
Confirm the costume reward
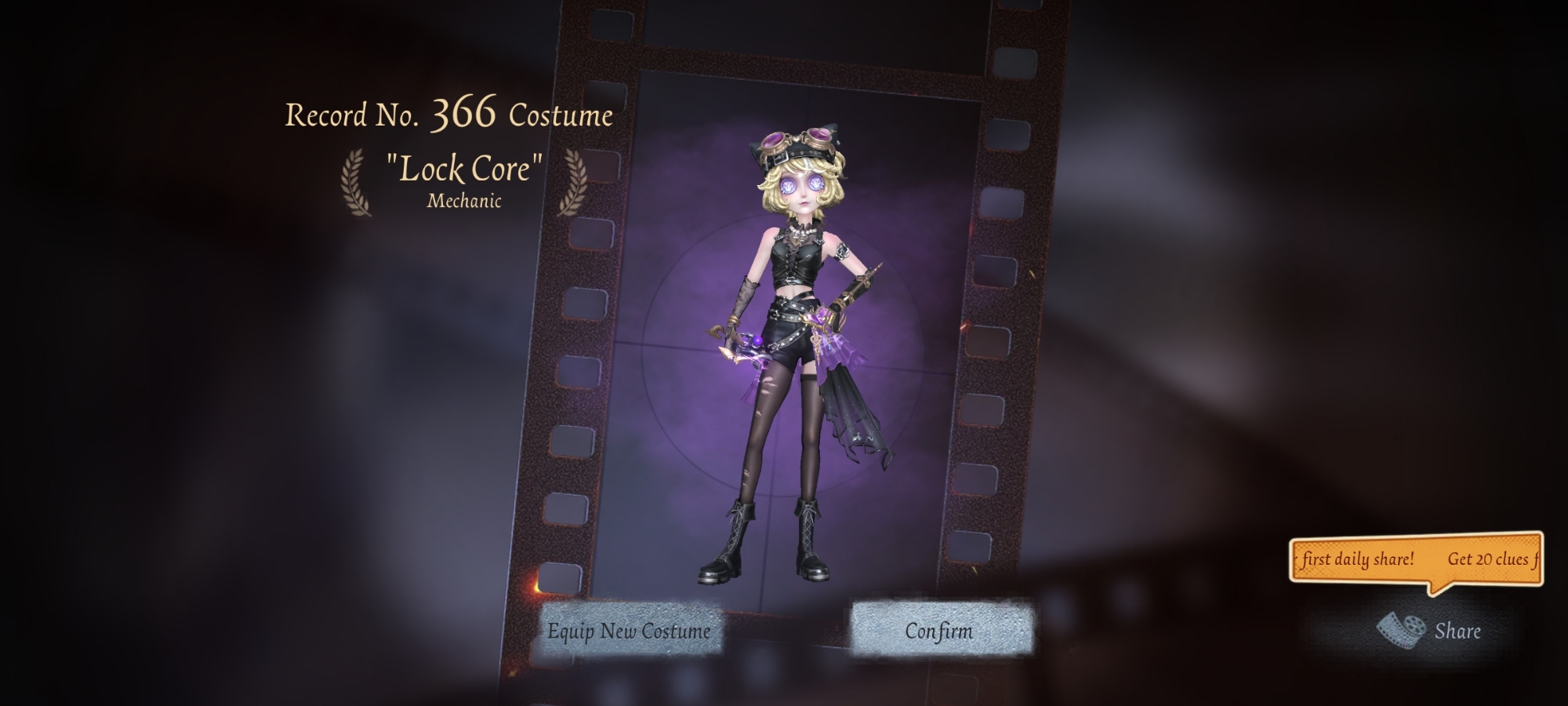[939, 630]
